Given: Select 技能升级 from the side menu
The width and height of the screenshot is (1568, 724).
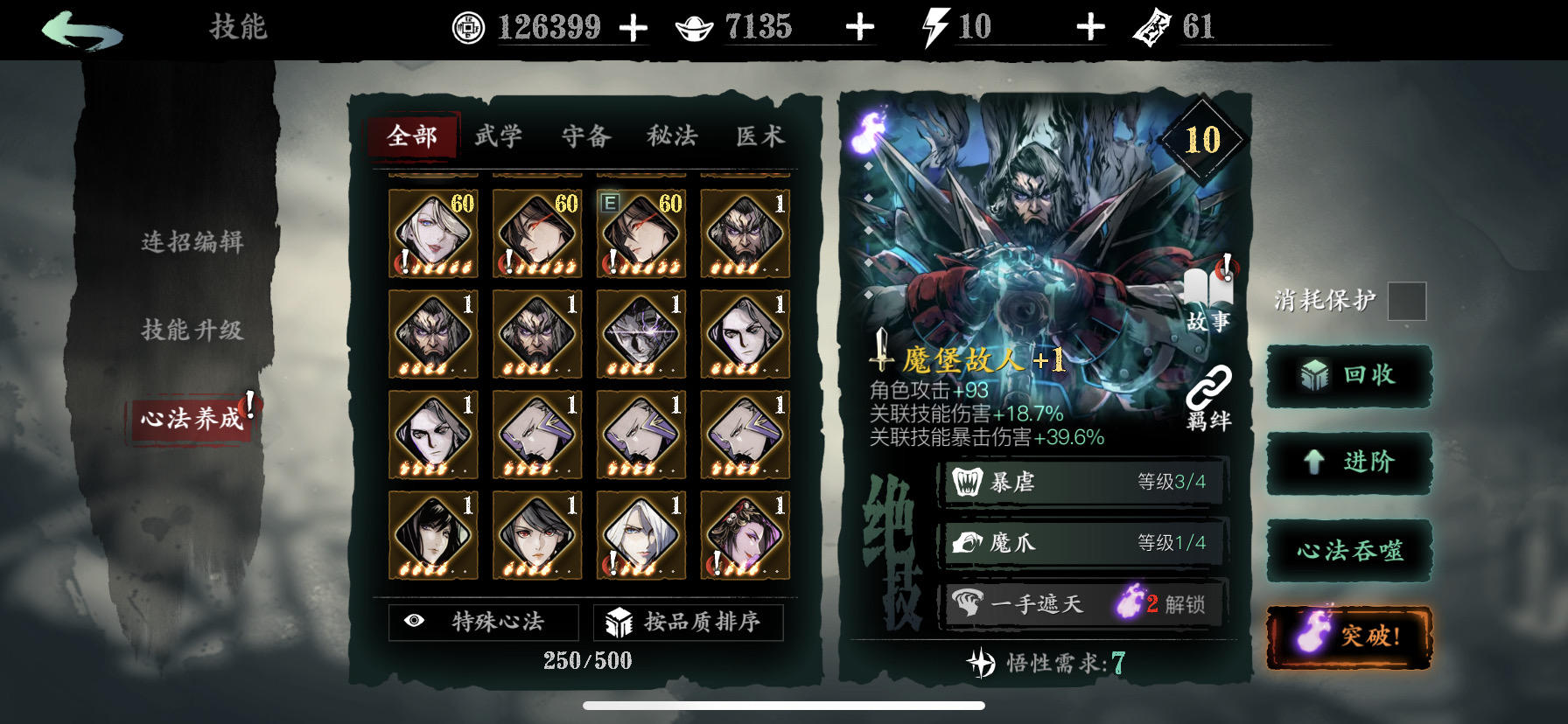Looking at the screenshot, I should (x=194, y=331).
